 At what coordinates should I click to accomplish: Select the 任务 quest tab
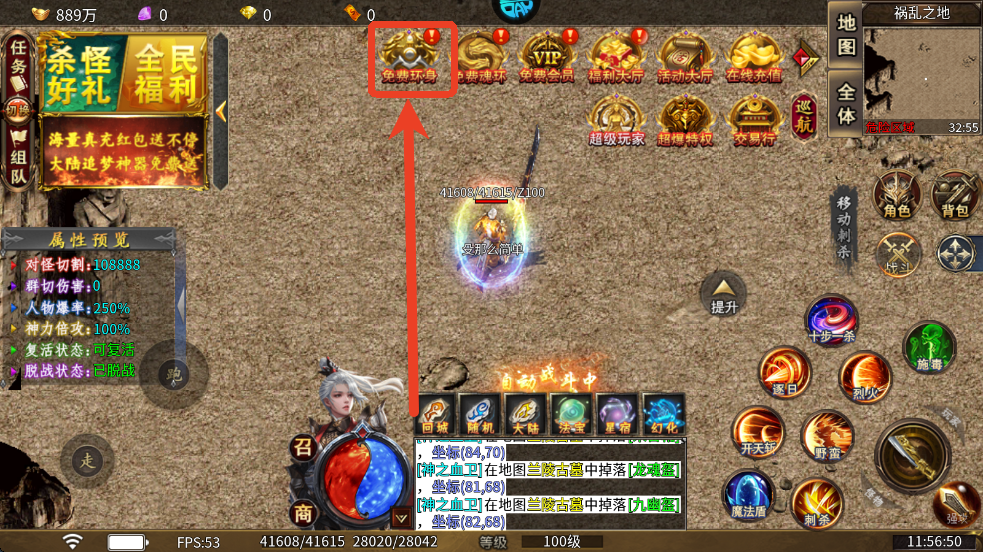18,62
